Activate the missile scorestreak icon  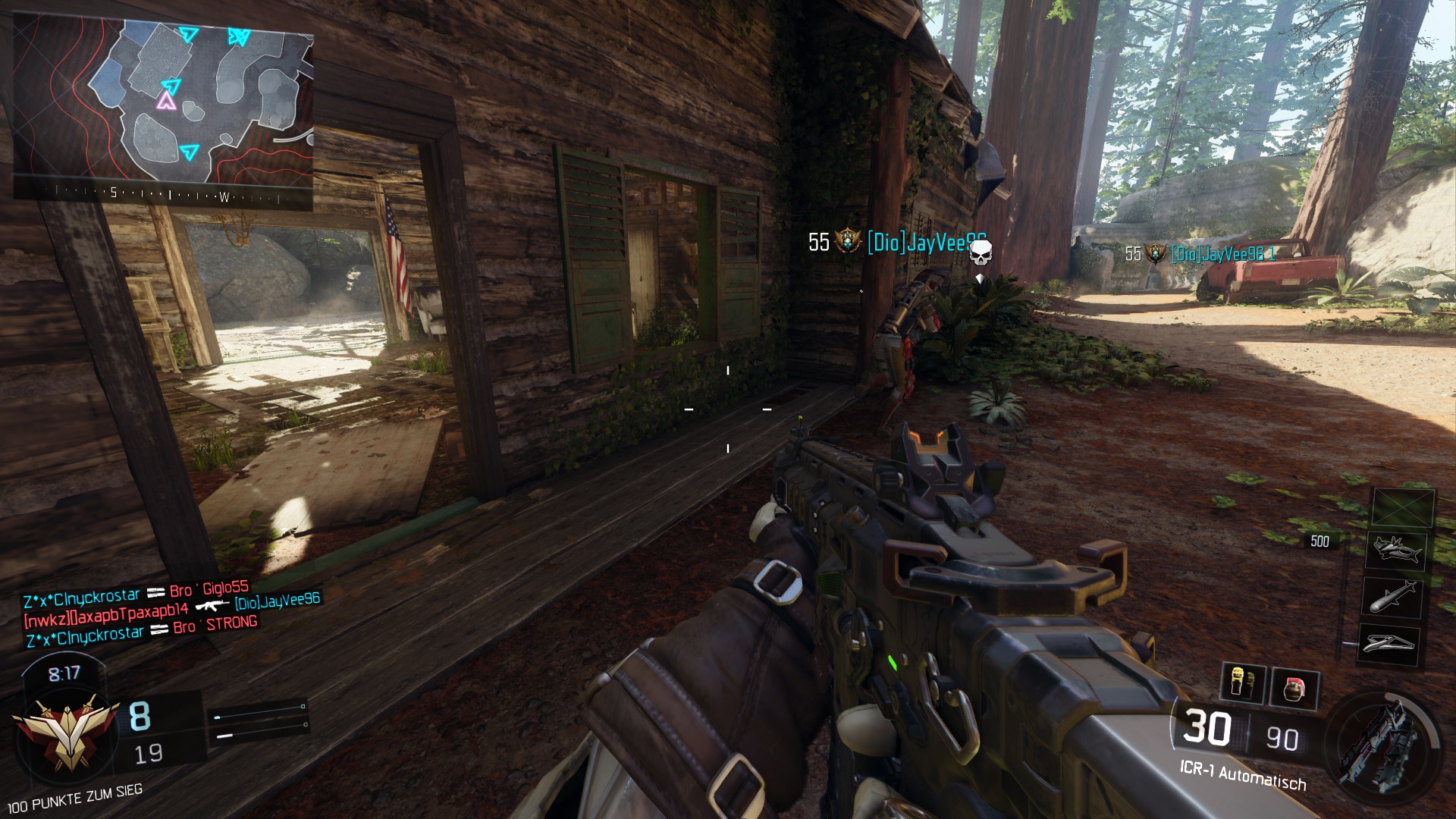tap(1392, 596)
